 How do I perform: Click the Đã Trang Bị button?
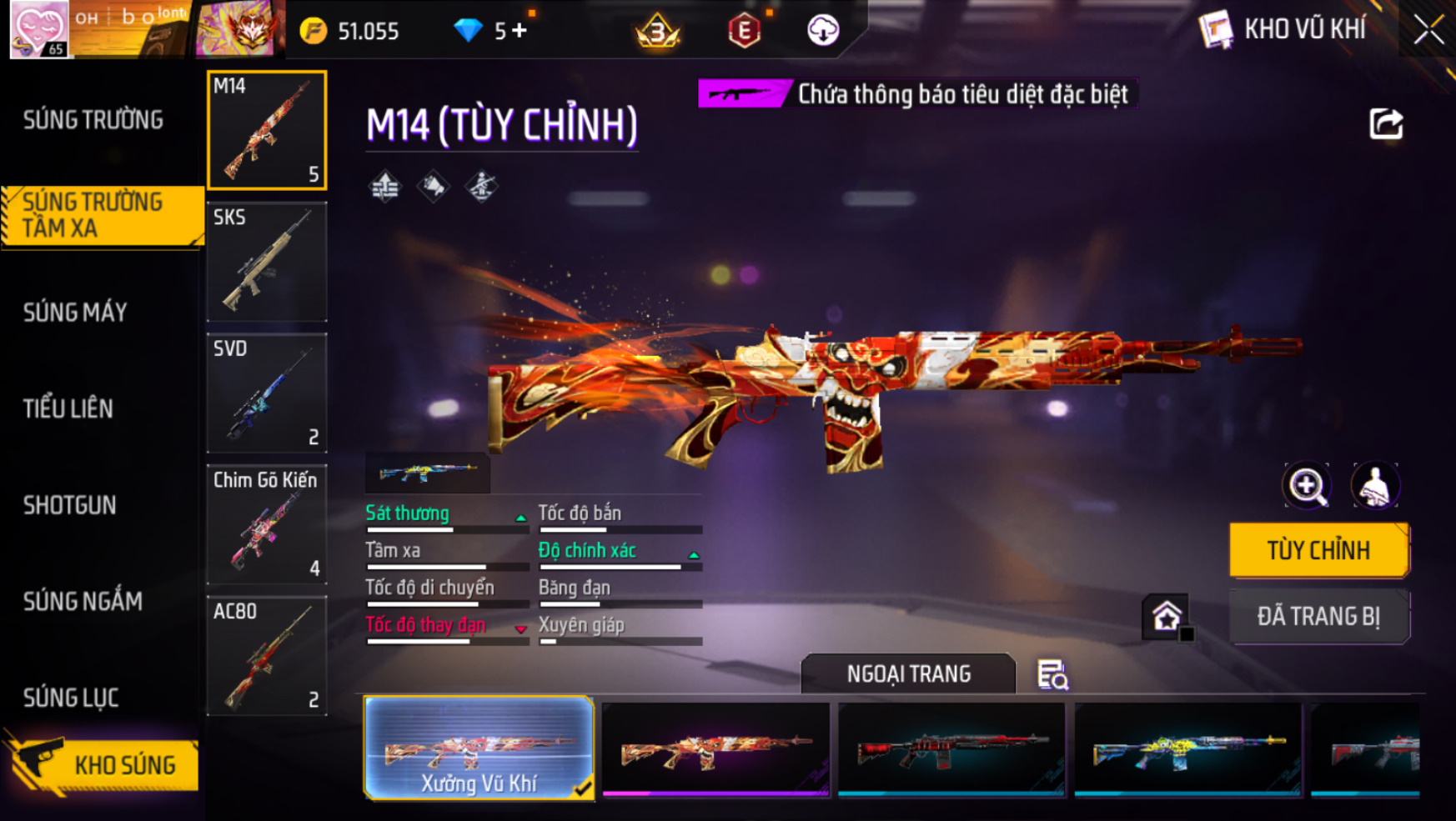[1318, 617]
